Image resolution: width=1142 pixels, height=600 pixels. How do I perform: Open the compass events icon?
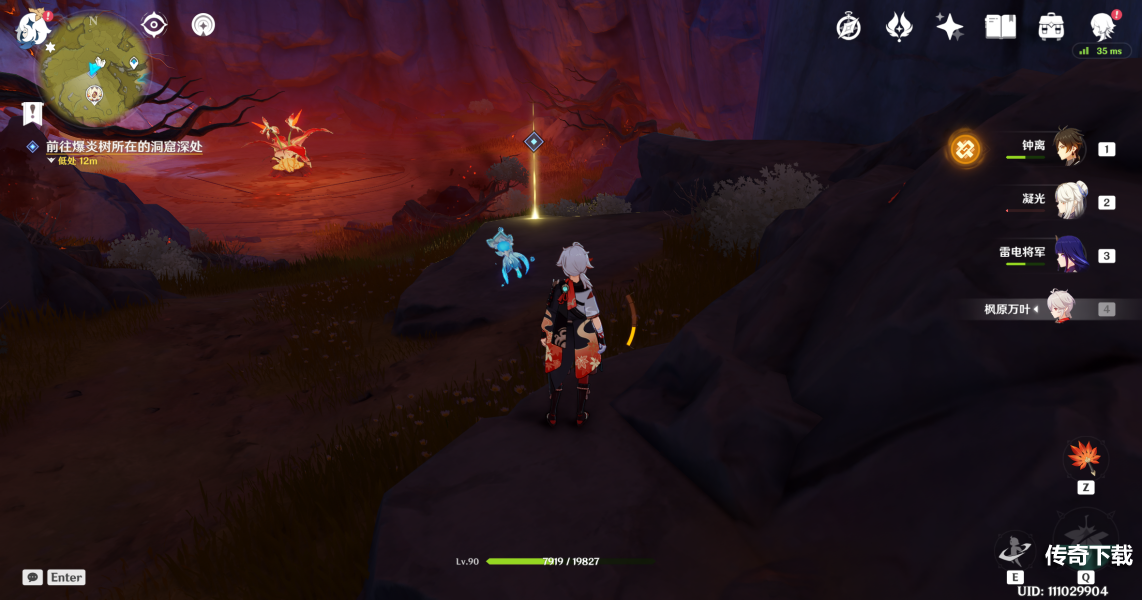point(848,27)
